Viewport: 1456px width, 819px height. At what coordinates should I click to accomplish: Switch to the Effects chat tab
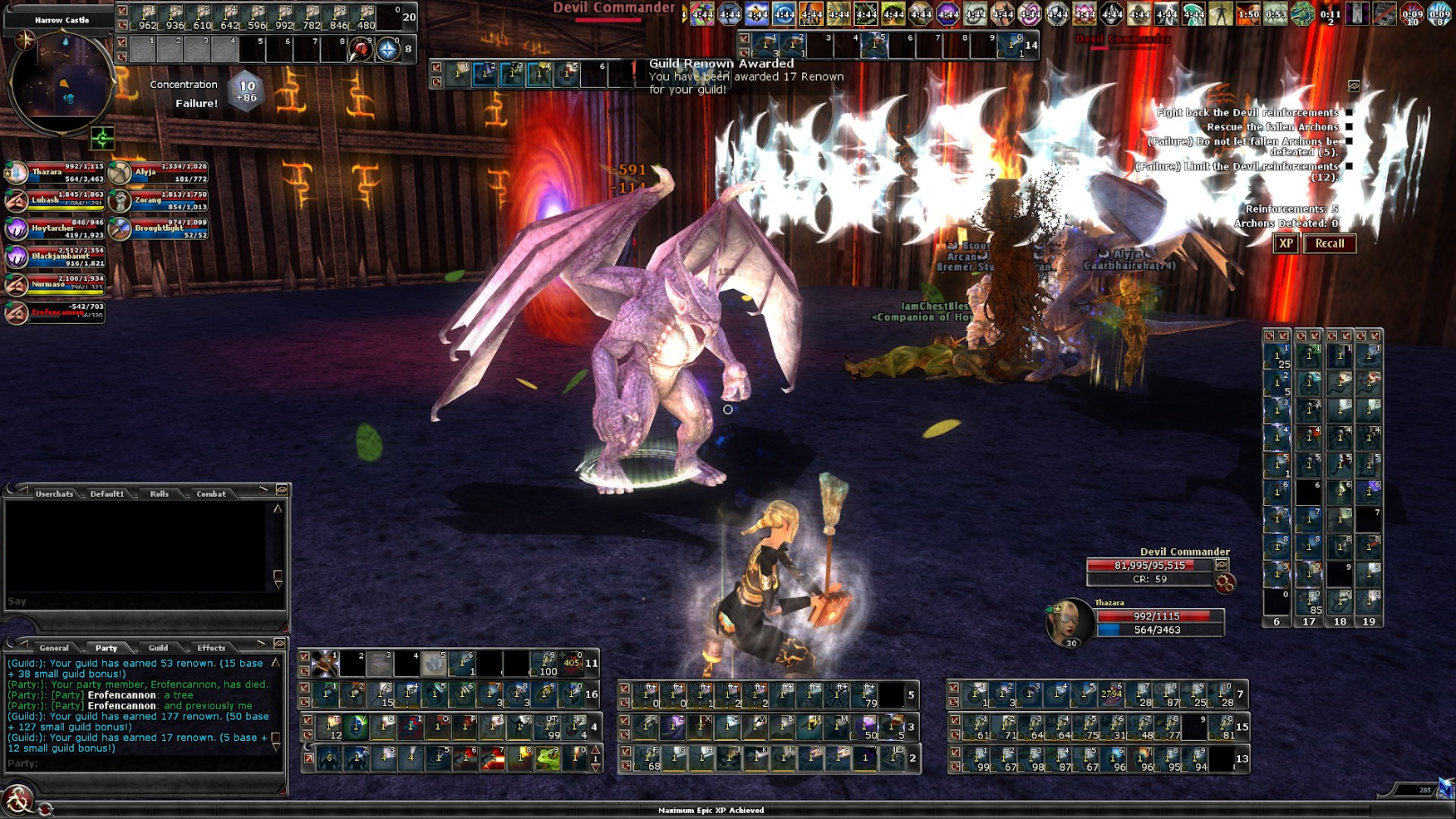[x=211, y=648]
